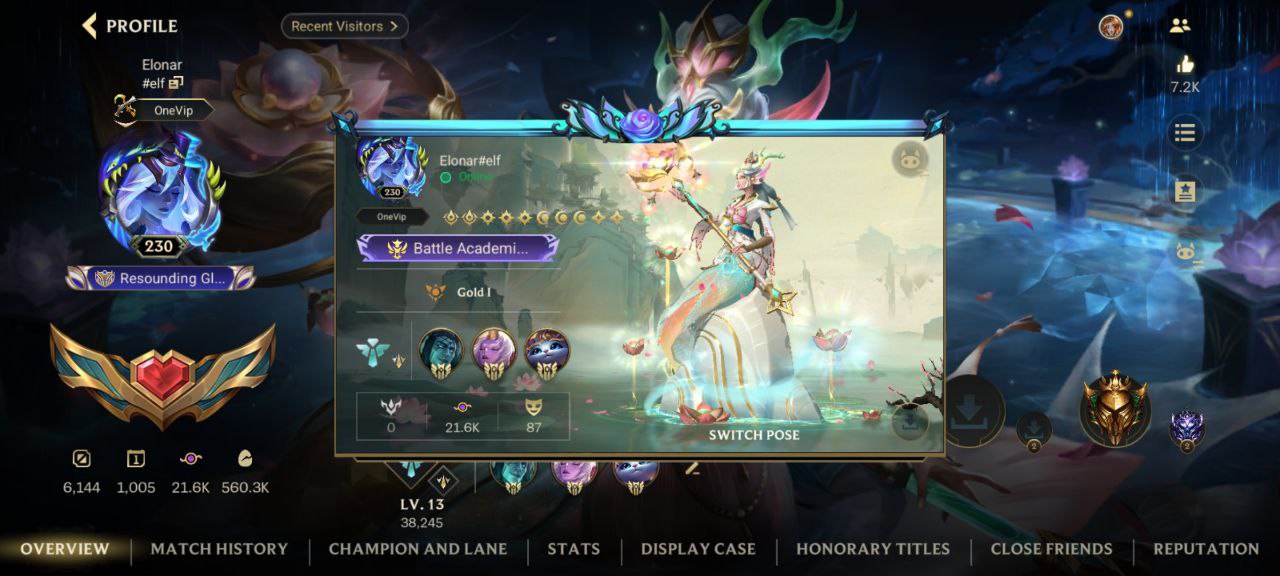The width and height of the screenshot is (1280, 576).
Task: Switch to the Reputation tab
Action: 1206,549
